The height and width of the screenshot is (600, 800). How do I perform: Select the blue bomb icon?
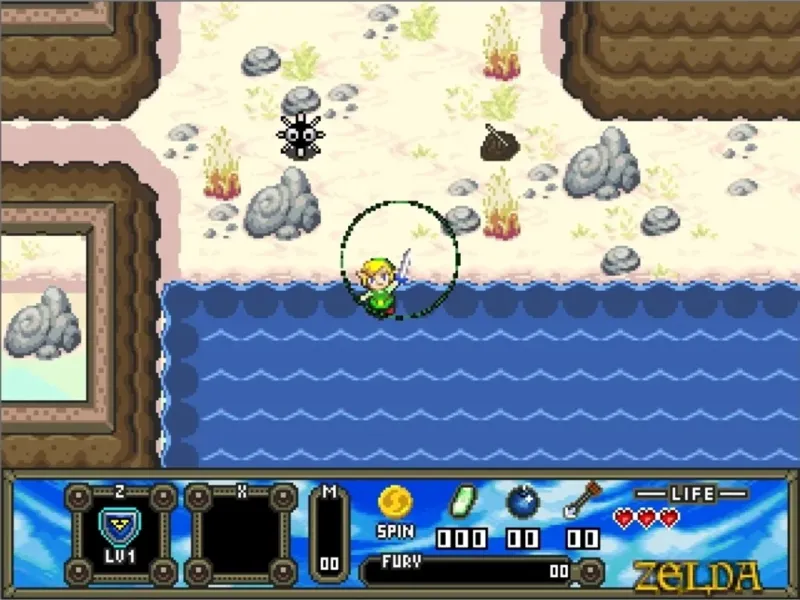522,500
